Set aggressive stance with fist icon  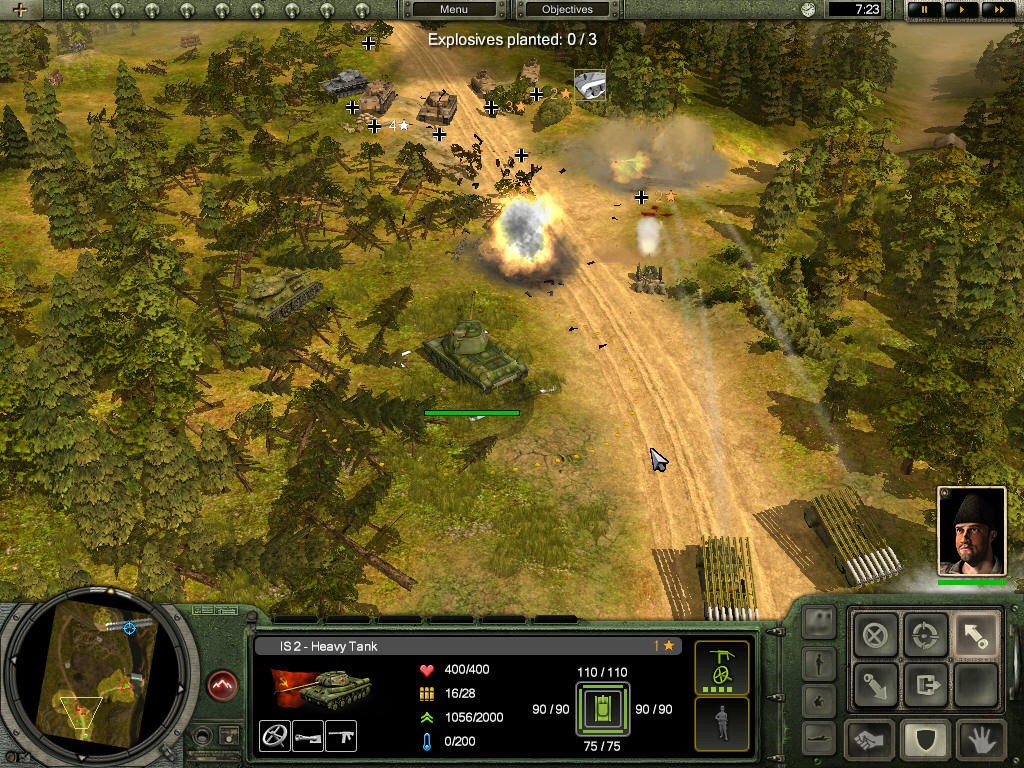(869, 741)
